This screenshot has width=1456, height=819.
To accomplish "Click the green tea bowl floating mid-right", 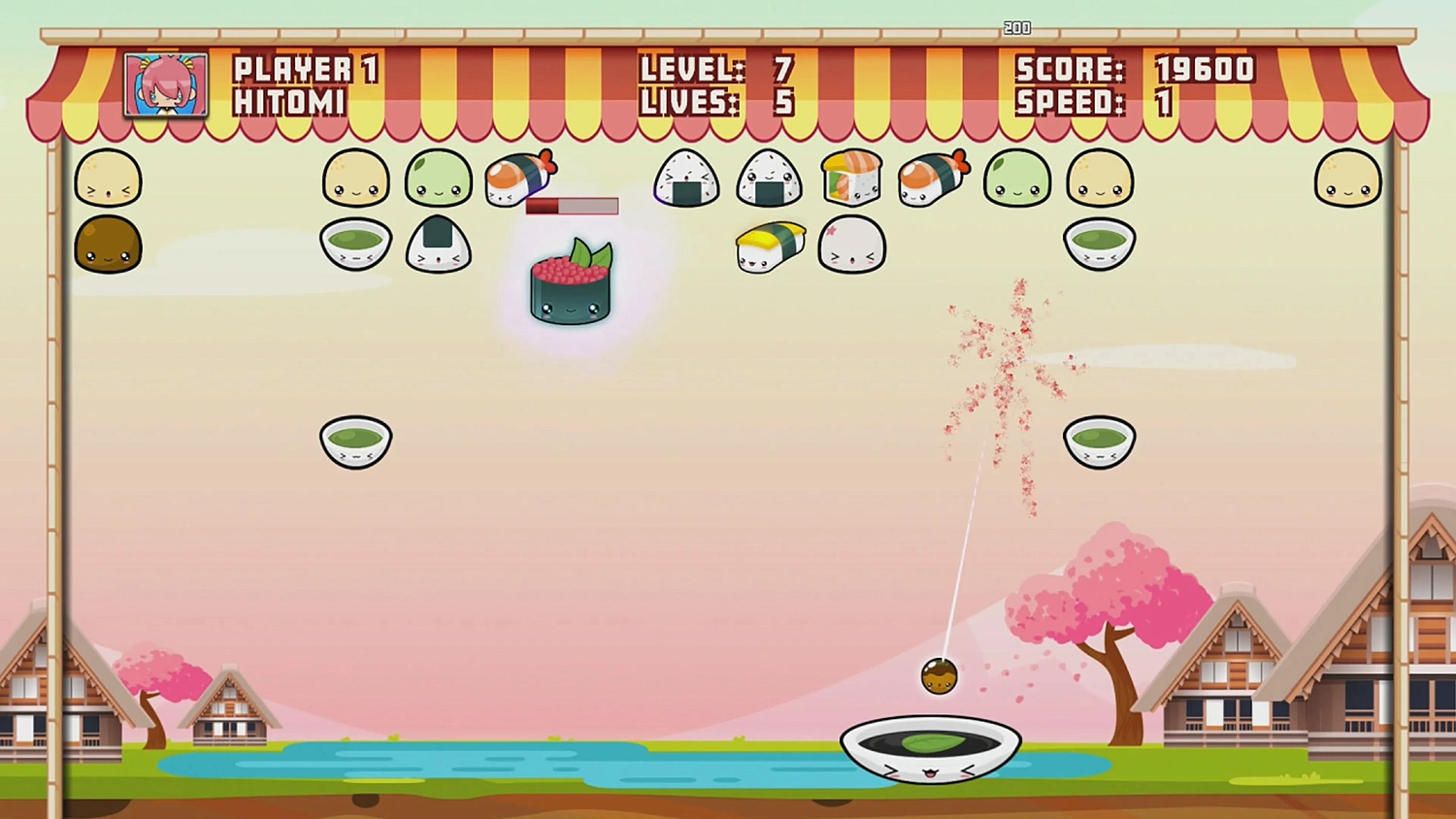I will tap(1099, 440).
